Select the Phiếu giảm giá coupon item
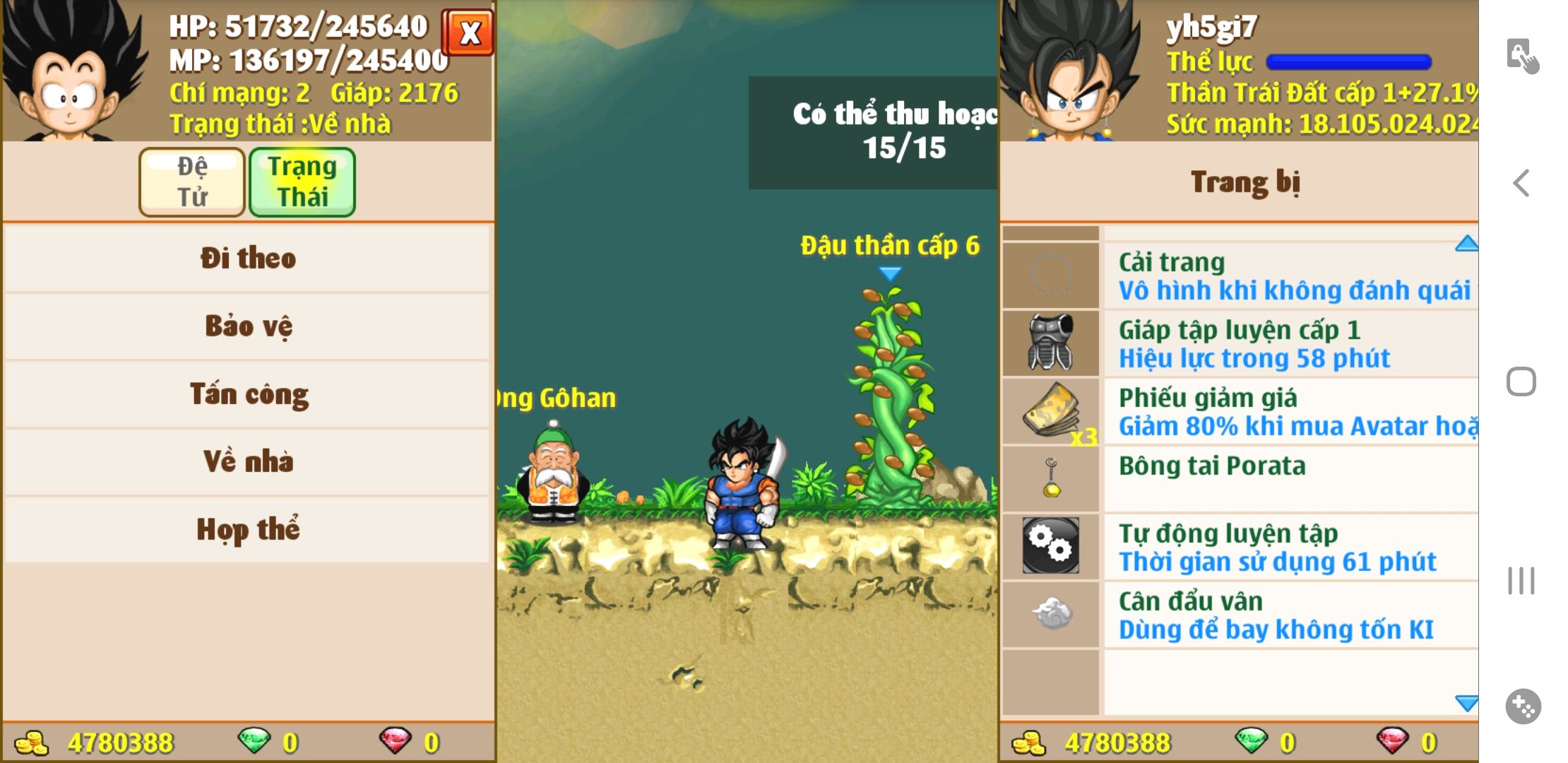This screenshot has height=763, width=1568. (x=1290, y=412)
